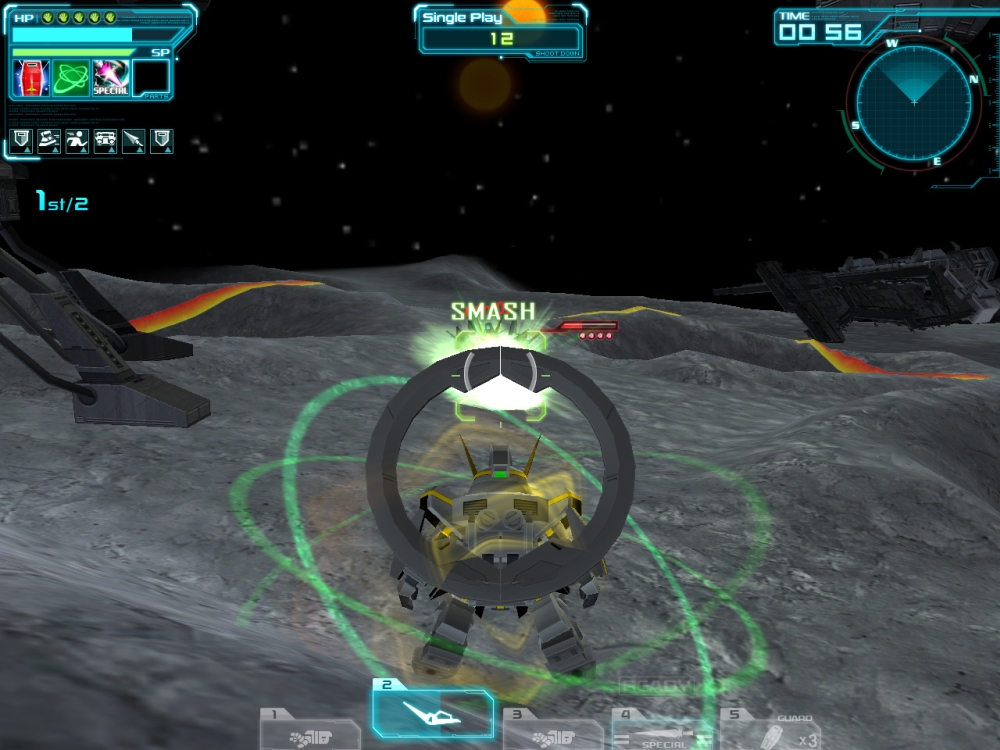Click the circular radar compass
The height and width of the screenshot is (750, 1000).
[x=913, y=101]
